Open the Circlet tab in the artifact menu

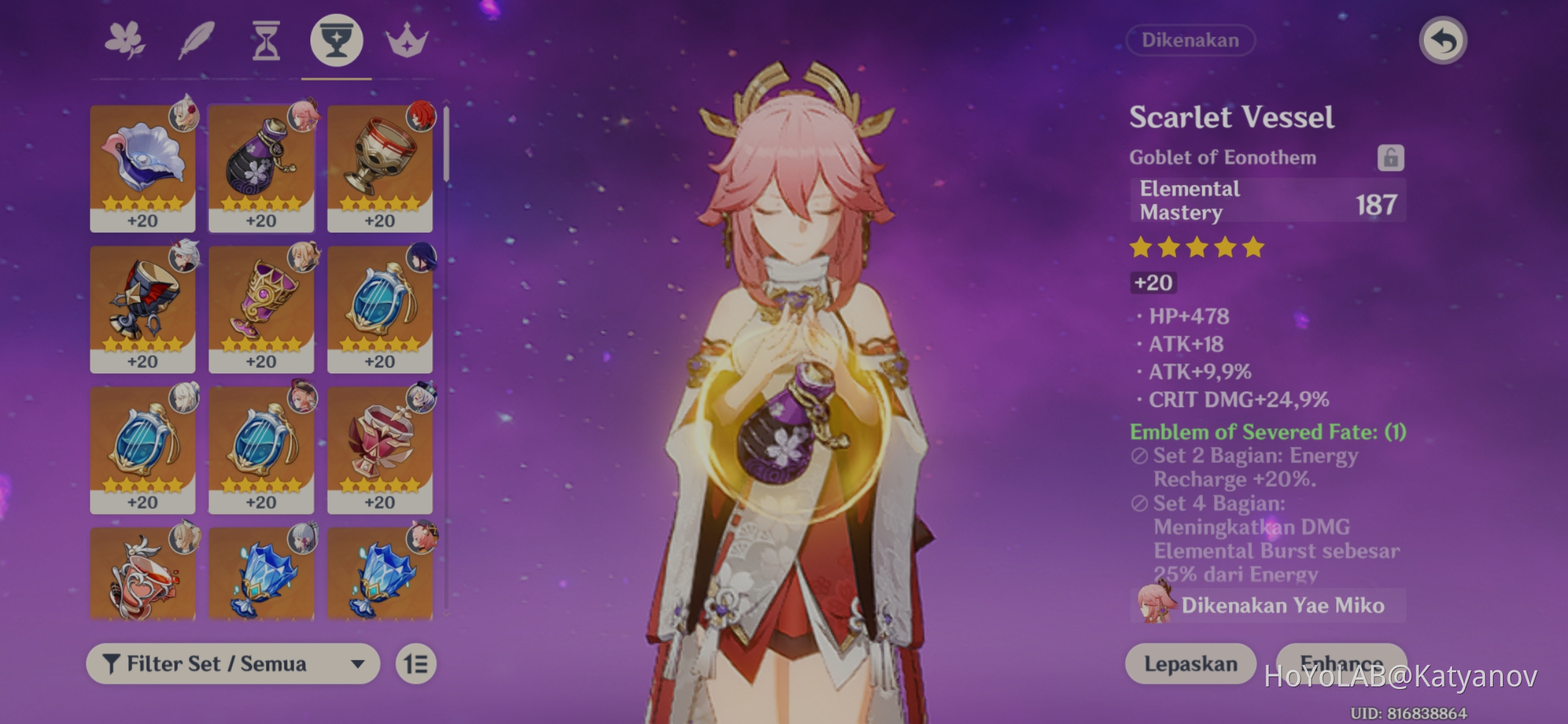click(407, 40)
